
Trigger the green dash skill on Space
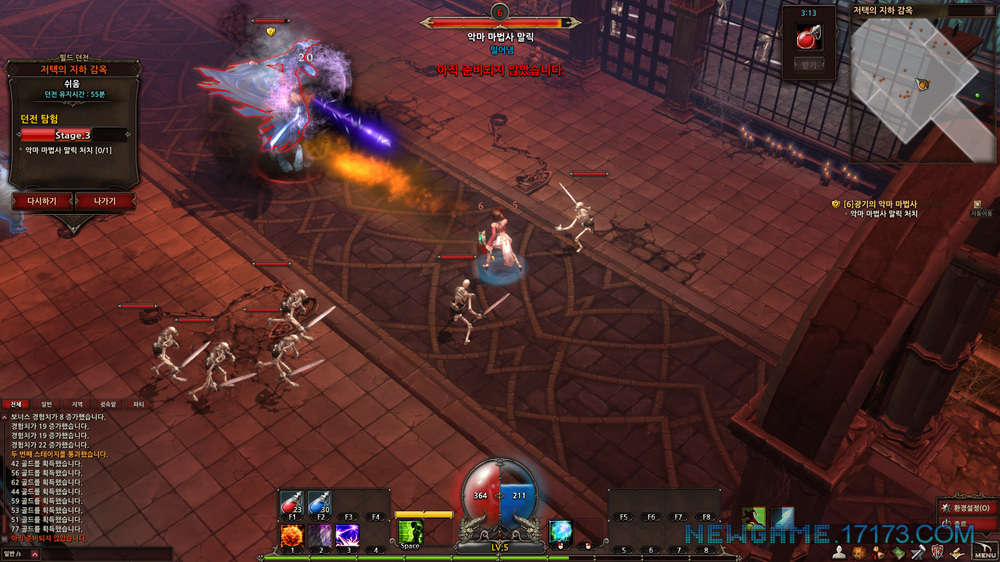pyautogui.click(x=410, y=534)
